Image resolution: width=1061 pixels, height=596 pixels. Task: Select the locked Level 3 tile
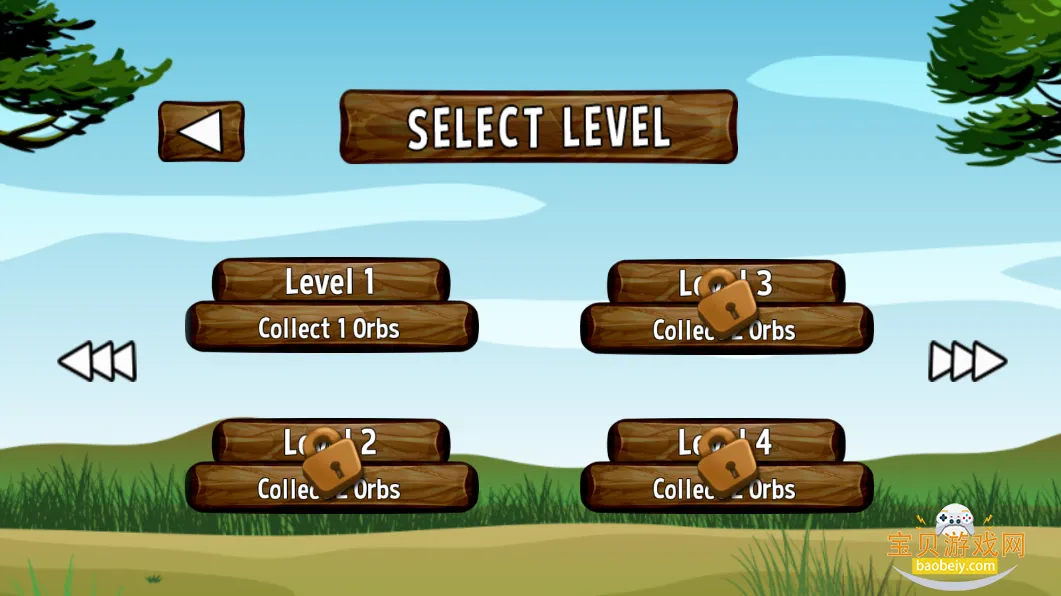click(x=726, y=306)
